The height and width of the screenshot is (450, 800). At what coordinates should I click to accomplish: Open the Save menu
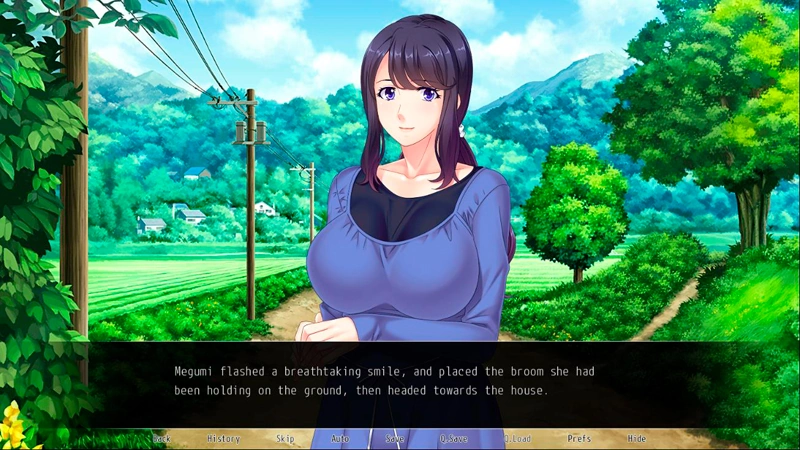coord(395,439)
